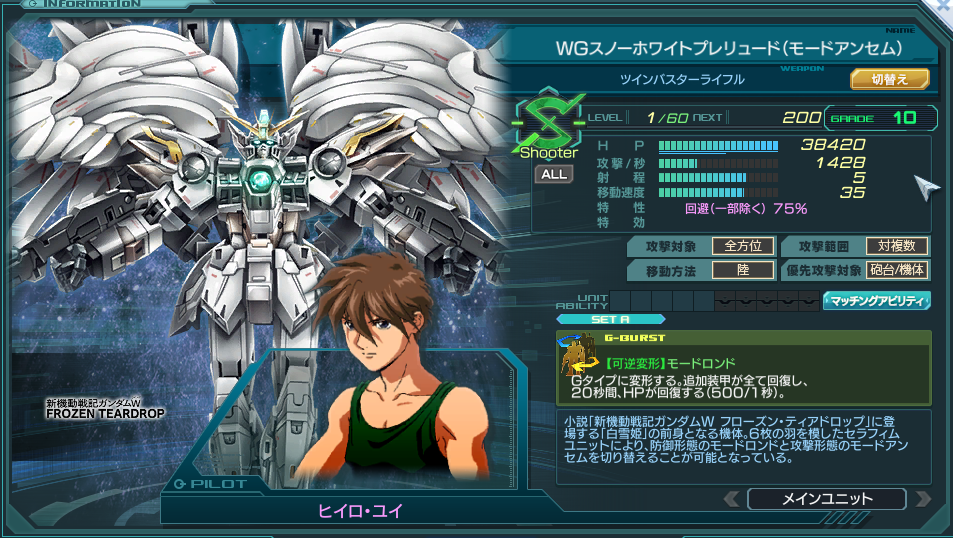
Task: Click the G-Burst transformation skill icon
Action: (578, 357)
